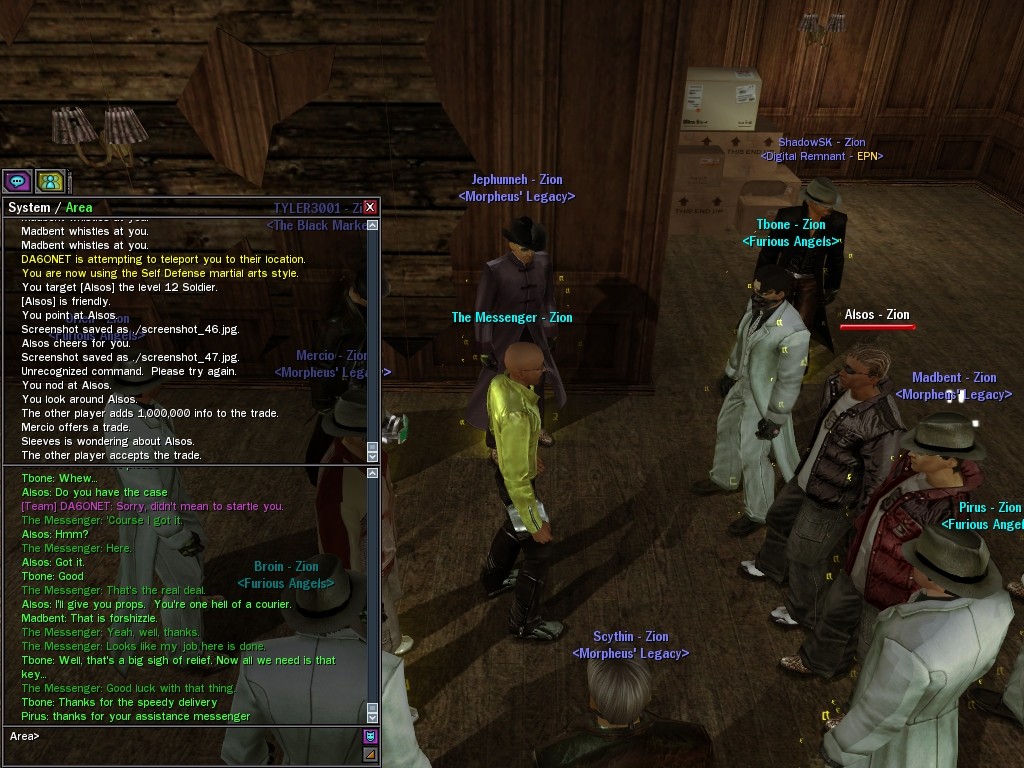The height and width of the screenshot is (768, 1024).
Task: Click area chat scroll-down arrow
Action: tap(373, 717)
